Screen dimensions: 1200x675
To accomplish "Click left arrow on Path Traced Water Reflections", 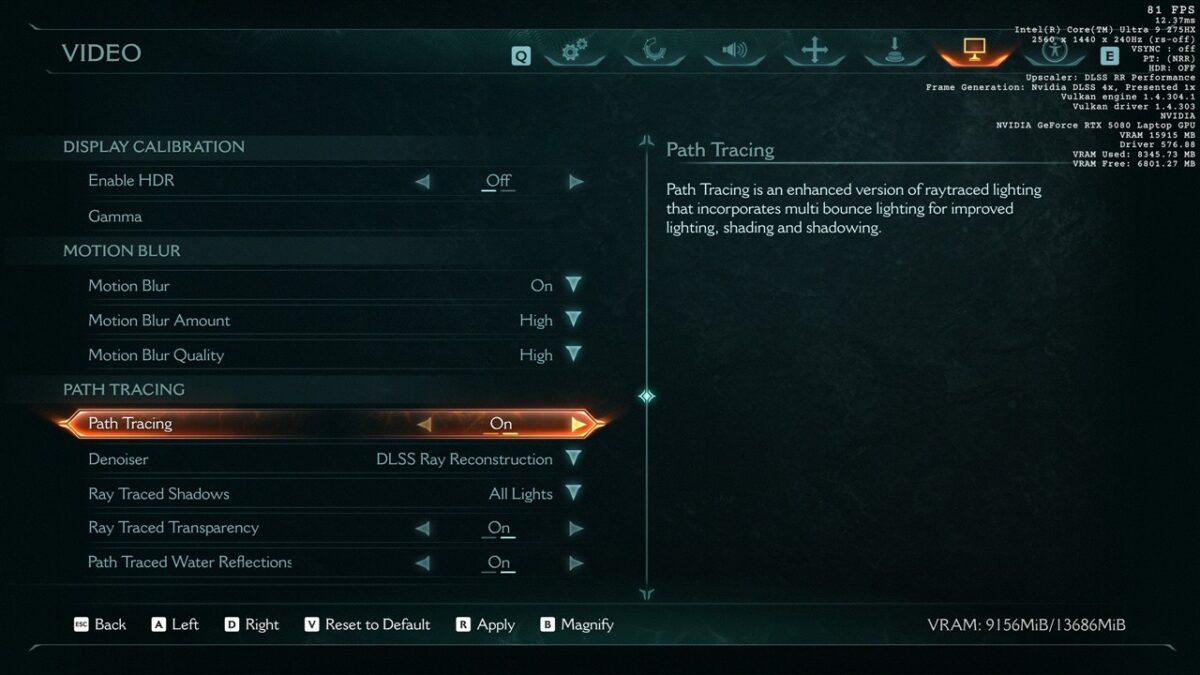I will click(x=422, y=563).
